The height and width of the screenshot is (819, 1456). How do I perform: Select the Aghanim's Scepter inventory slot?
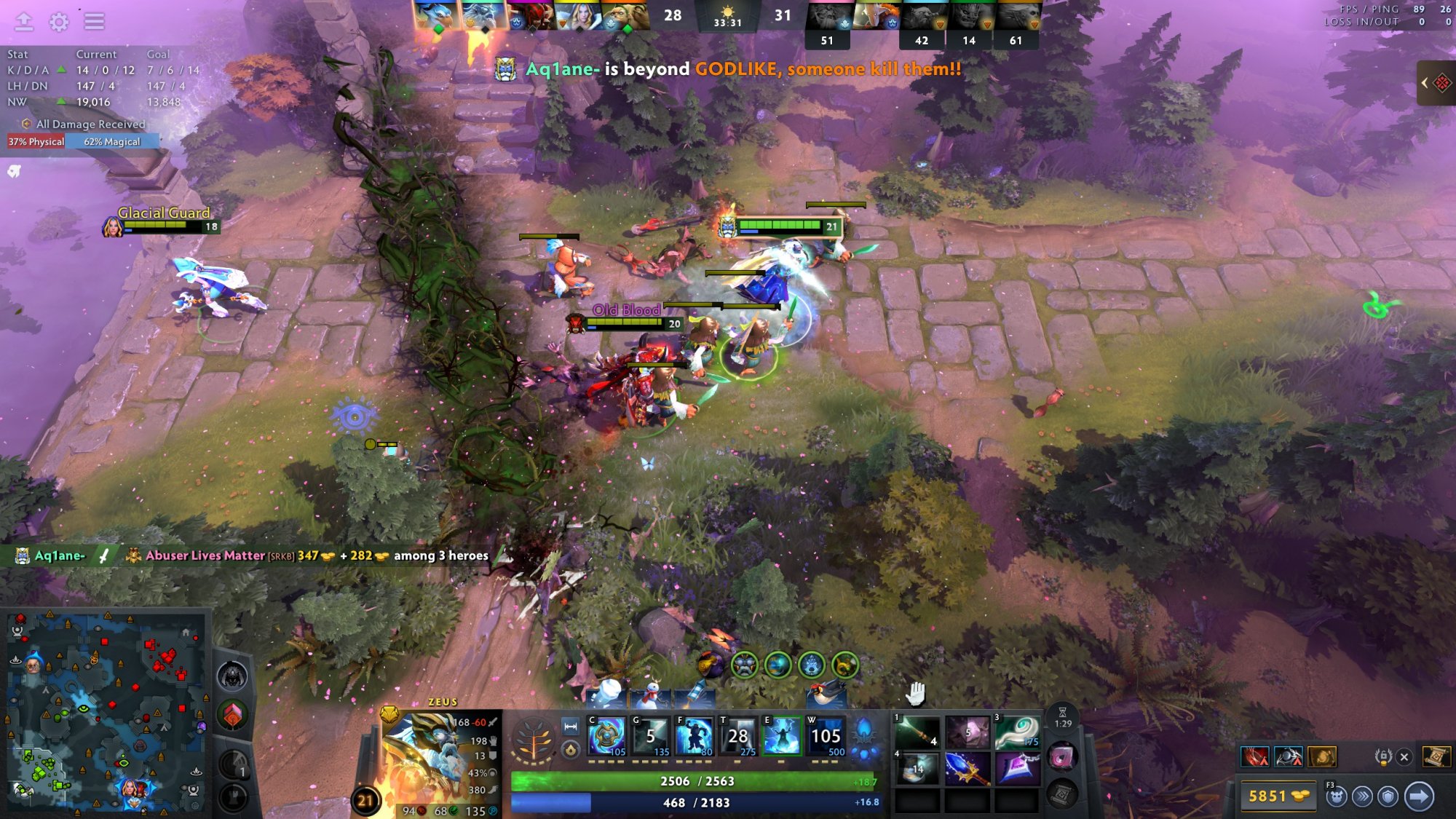coord(967,769)
